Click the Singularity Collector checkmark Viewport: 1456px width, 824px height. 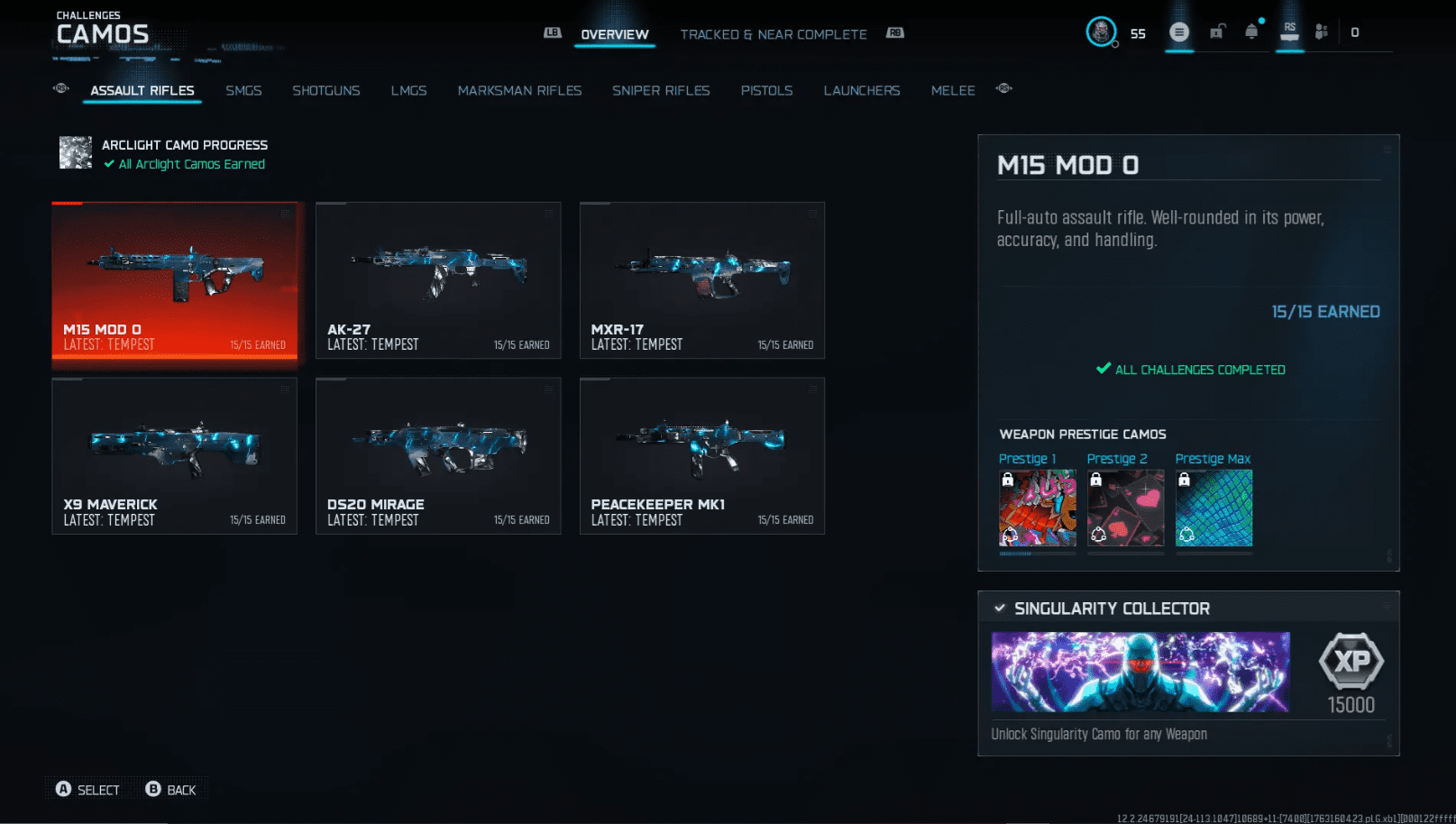[x=999, y=608]
